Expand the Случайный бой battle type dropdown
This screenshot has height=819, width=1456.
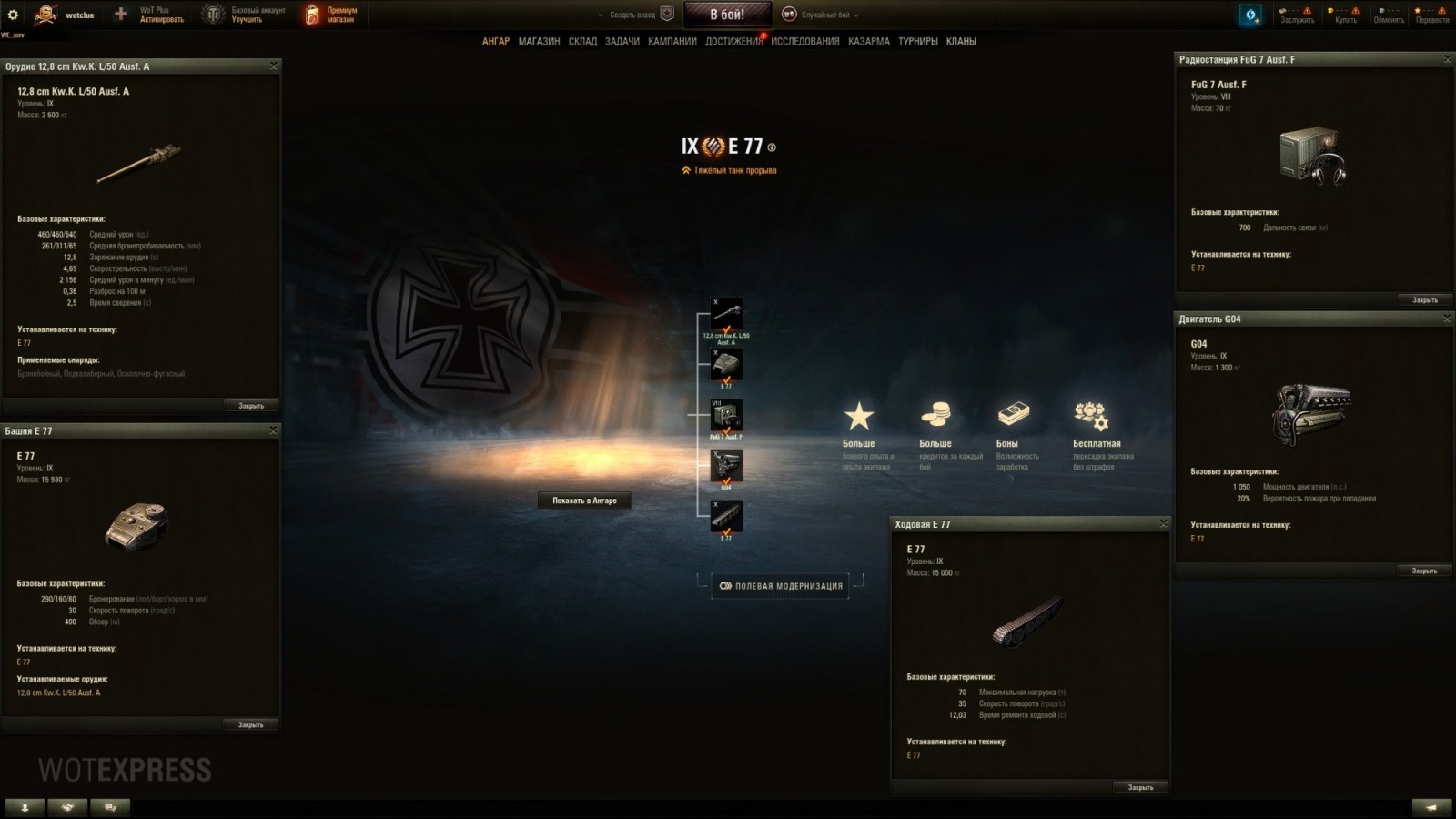point(855,15)
